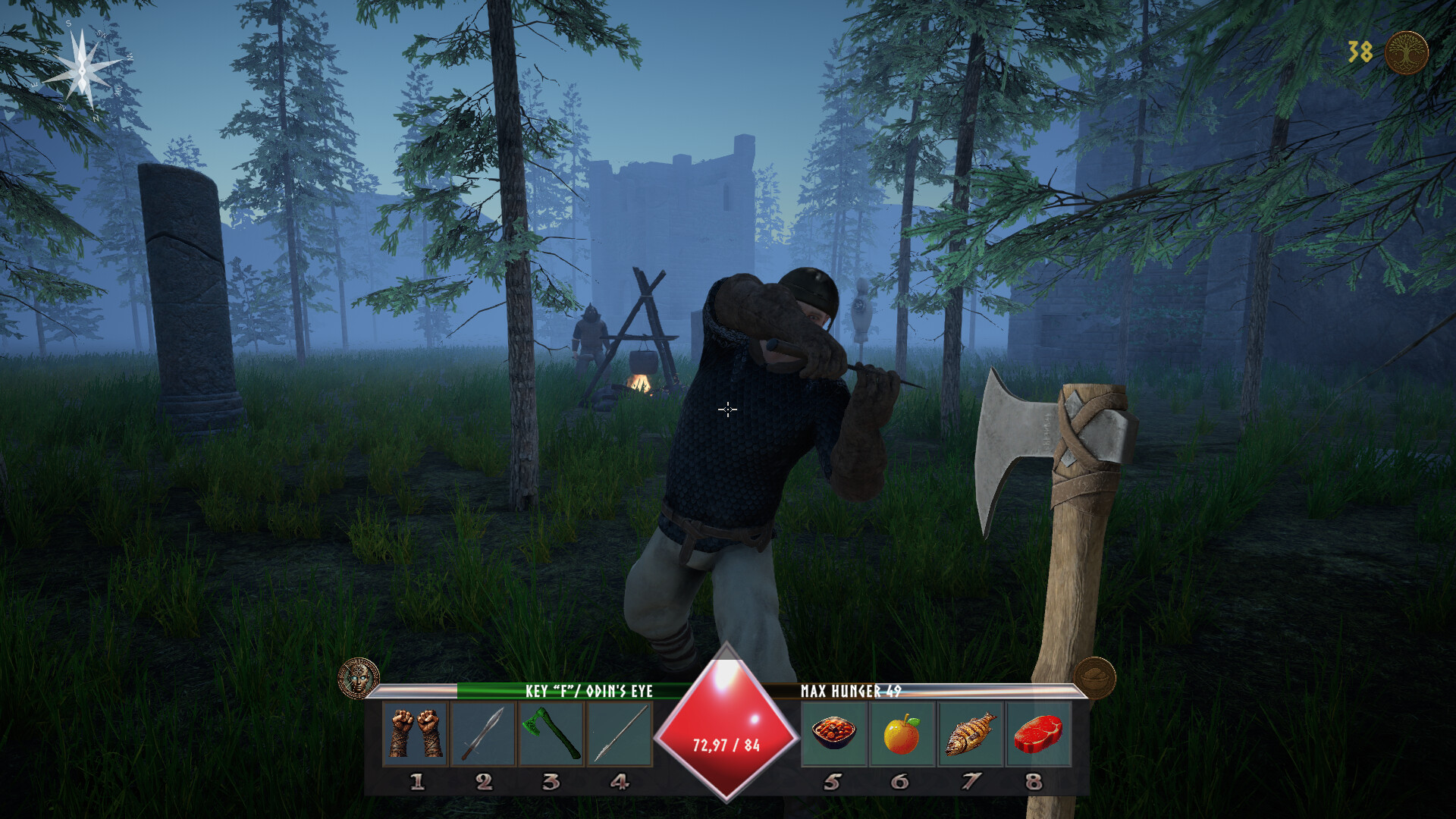The image size is (1456, 819).
Task: Click the crosshair at screen center
Action: click(727, 409)
